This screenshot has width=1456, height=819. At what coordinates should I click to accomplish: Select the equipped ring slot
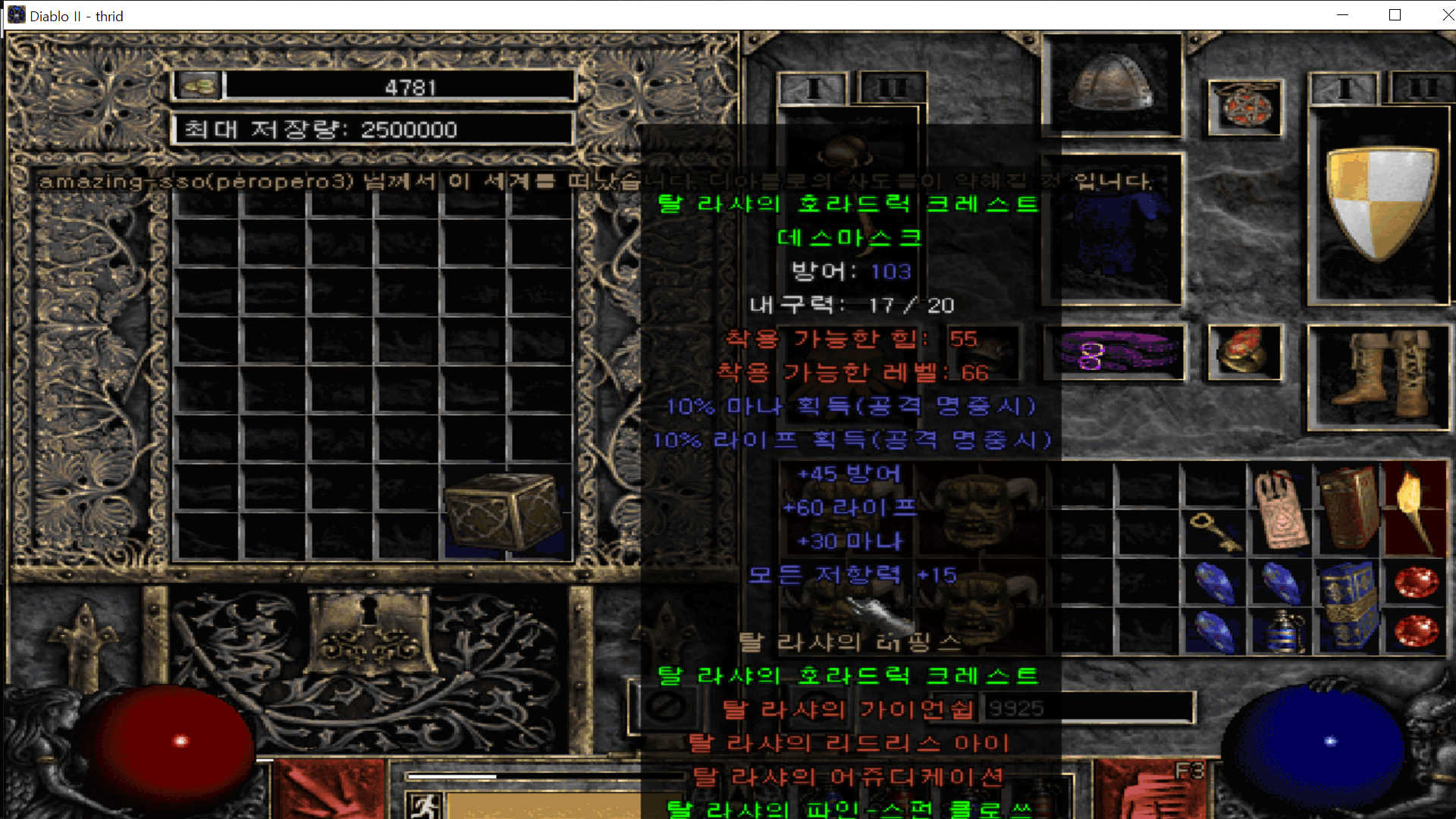pos(1244,352)
